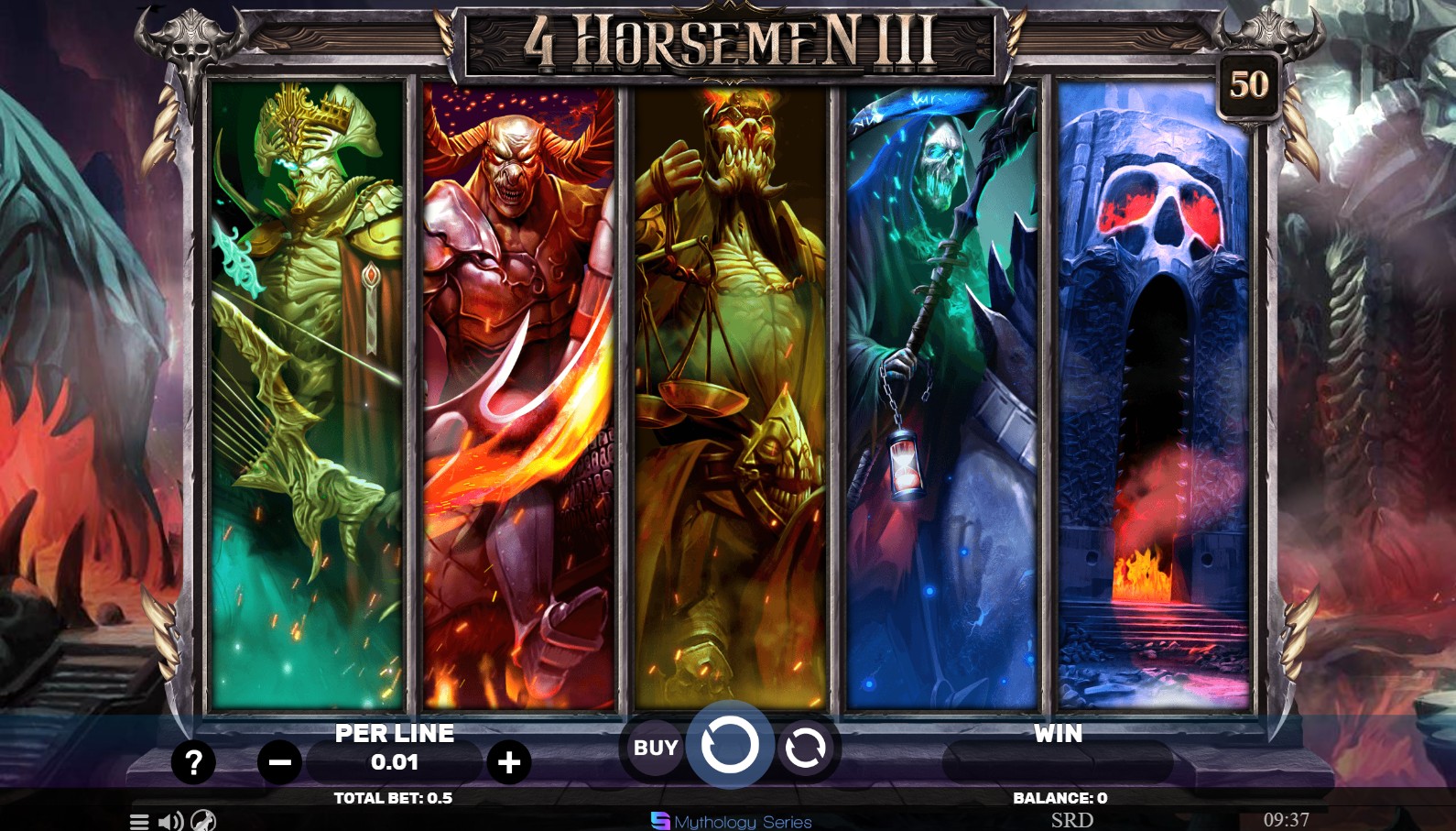The height and width of the screenshot is (831, 1456).
Task: Click the TOTAL BET: 0.5 label
Action: (395, 797)
